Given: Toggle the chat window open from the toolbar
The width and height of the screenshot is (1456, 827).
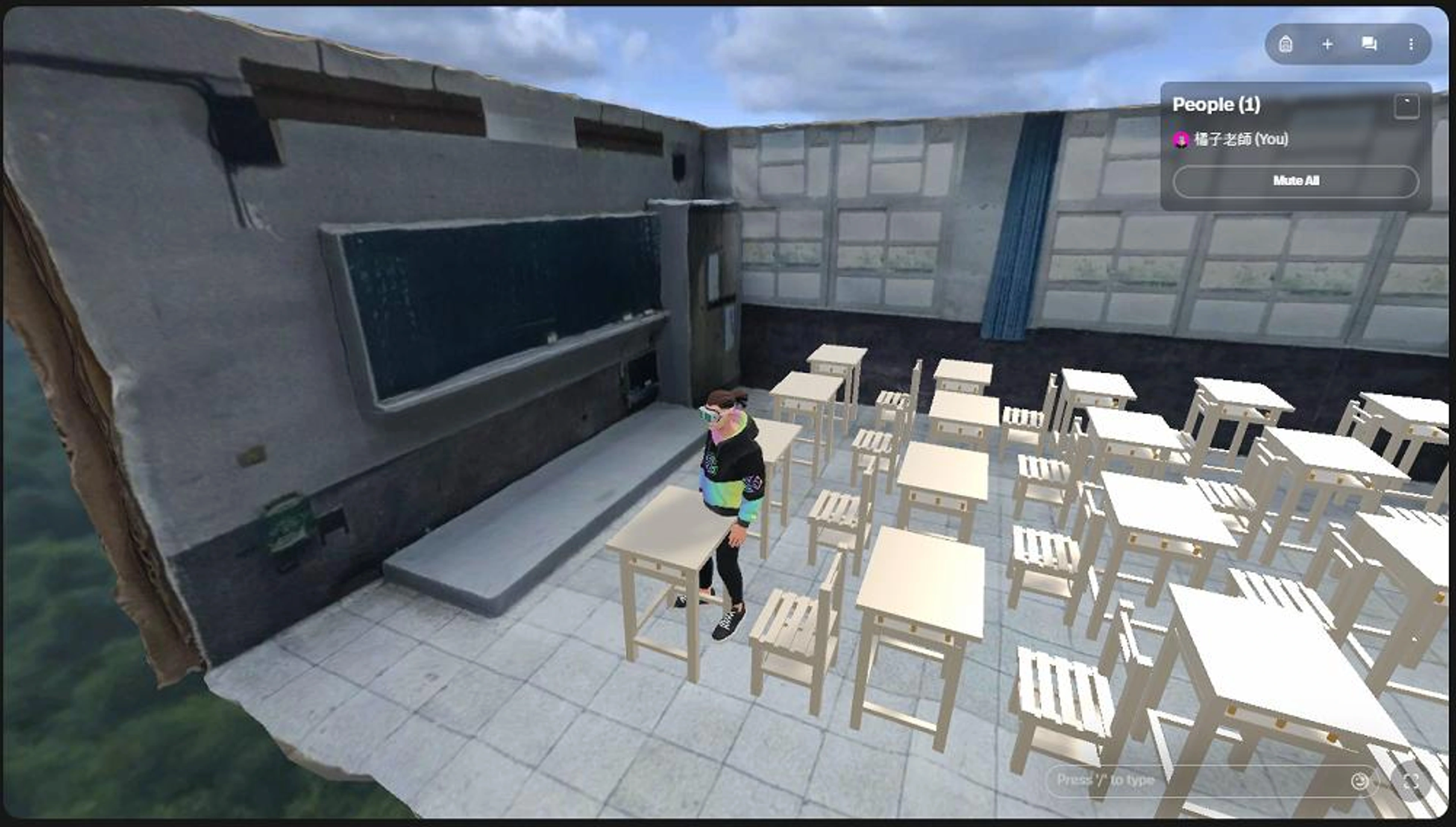Looking at the screenshot, I should tap(1369, 44).
